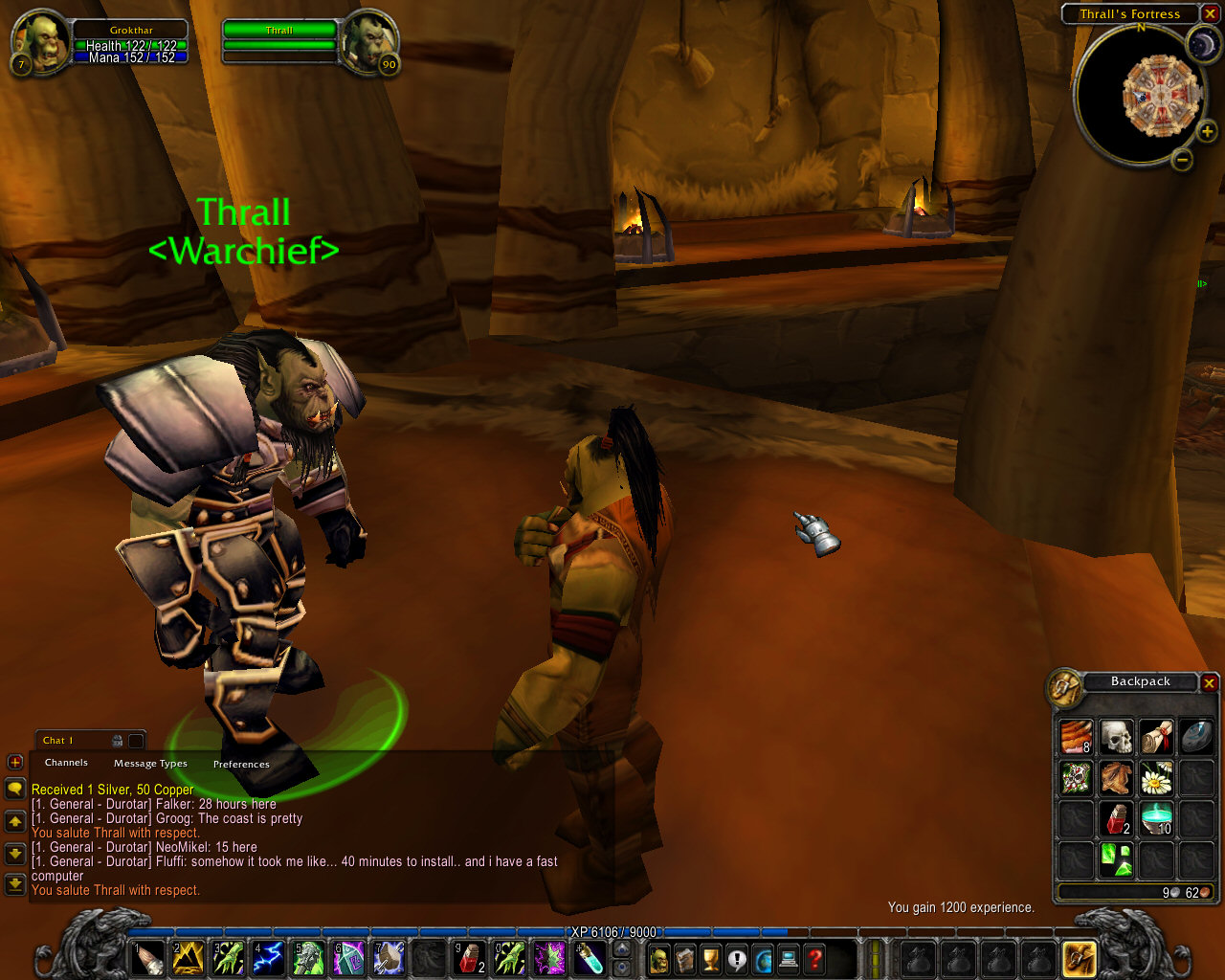Click the sealed scroll in Backpack

pyautogui.click(x=1156, y=738)
